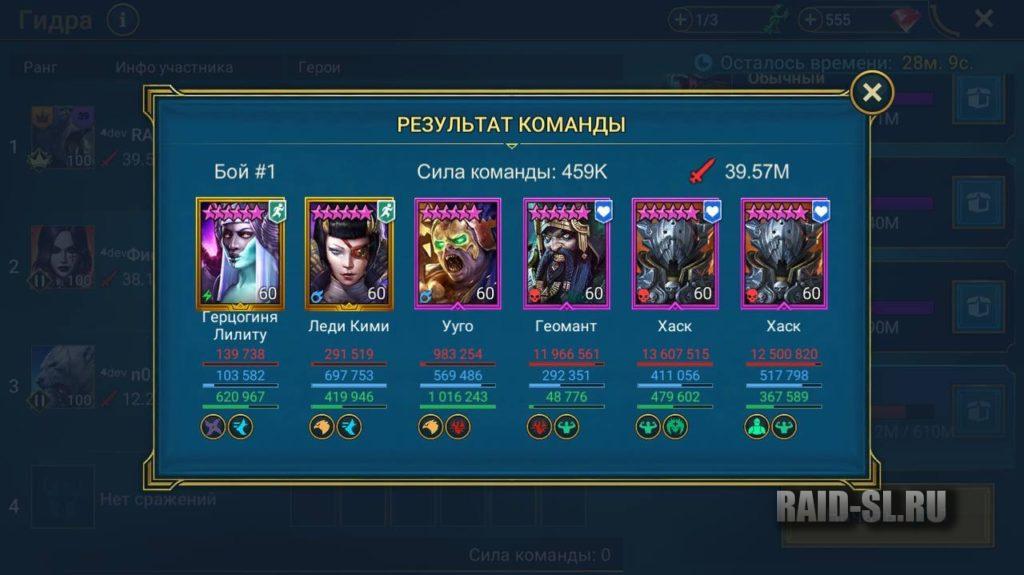This screenshot has width=1024, height=575.
Task: Close the team result popup
Action: click(872, 93)
